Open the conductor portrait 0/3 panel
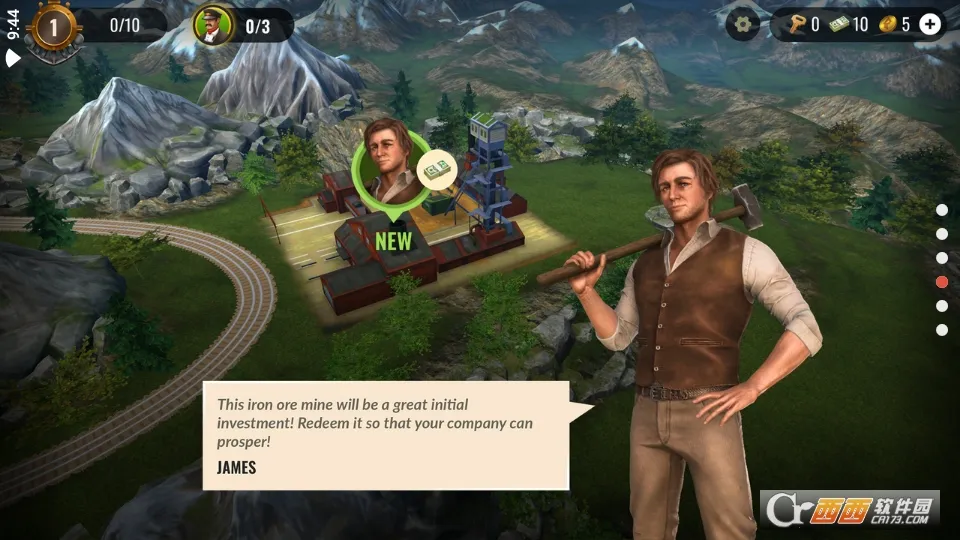The image size is (960, 540). (x=214, y=26)
